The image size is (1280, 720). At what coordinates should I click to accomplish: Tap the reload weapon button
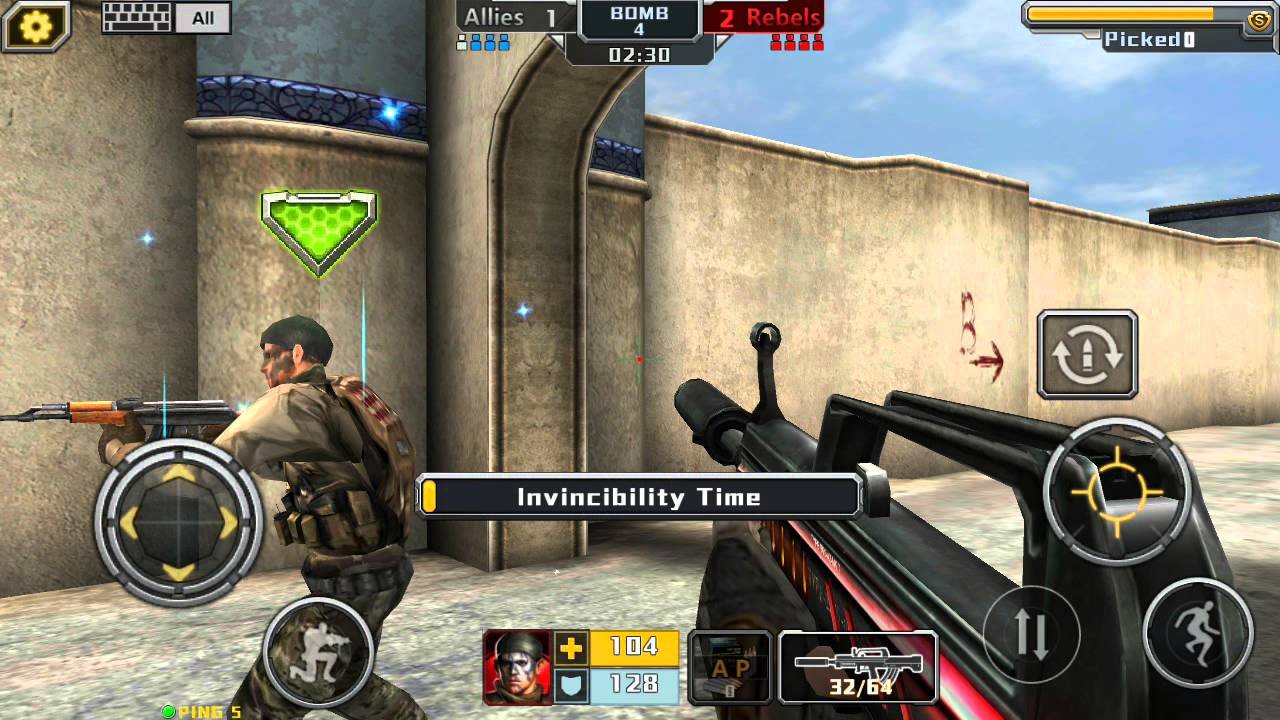tap(1087, 355)
